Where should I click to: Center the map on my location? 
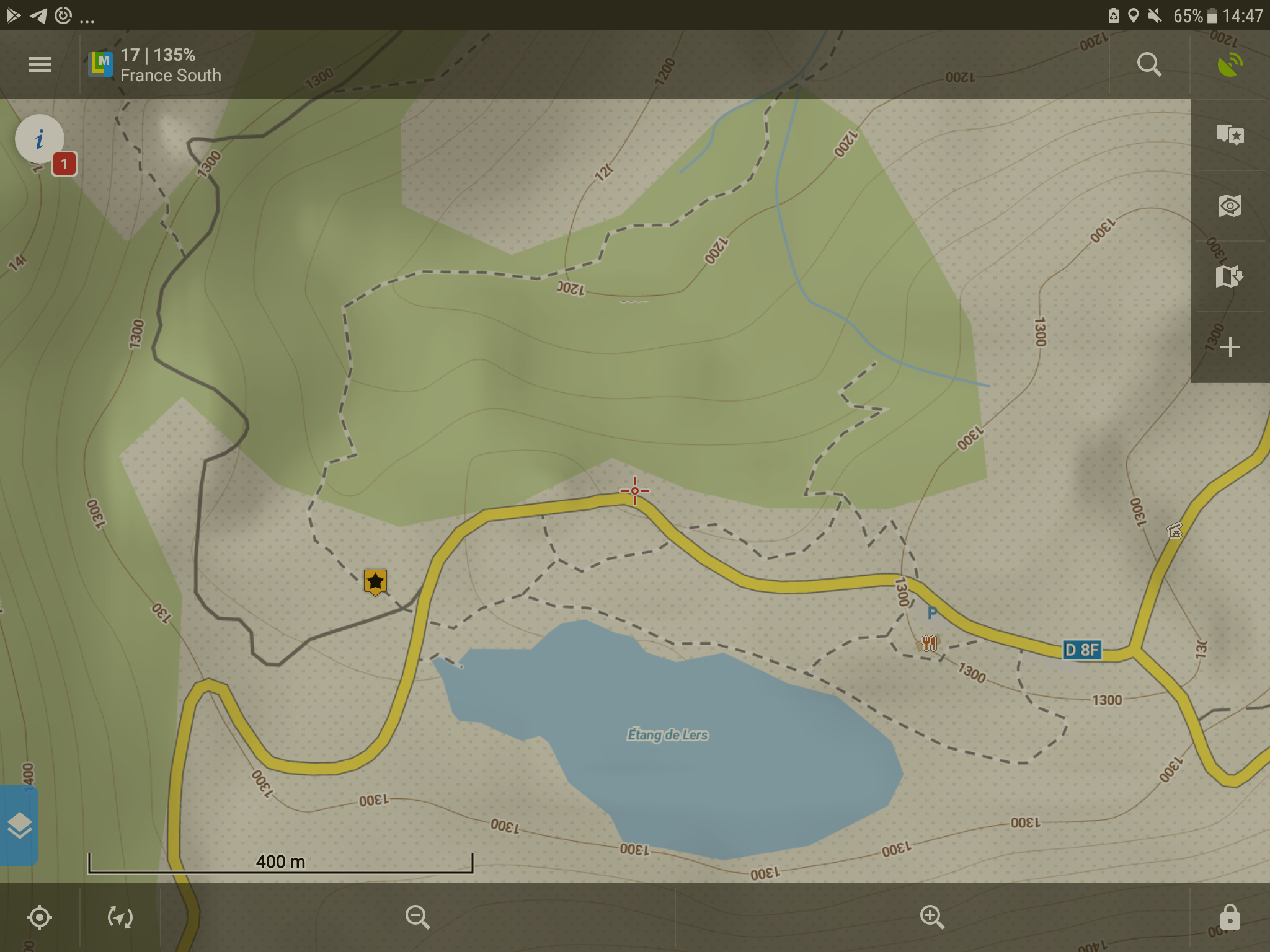click(40, 917)
